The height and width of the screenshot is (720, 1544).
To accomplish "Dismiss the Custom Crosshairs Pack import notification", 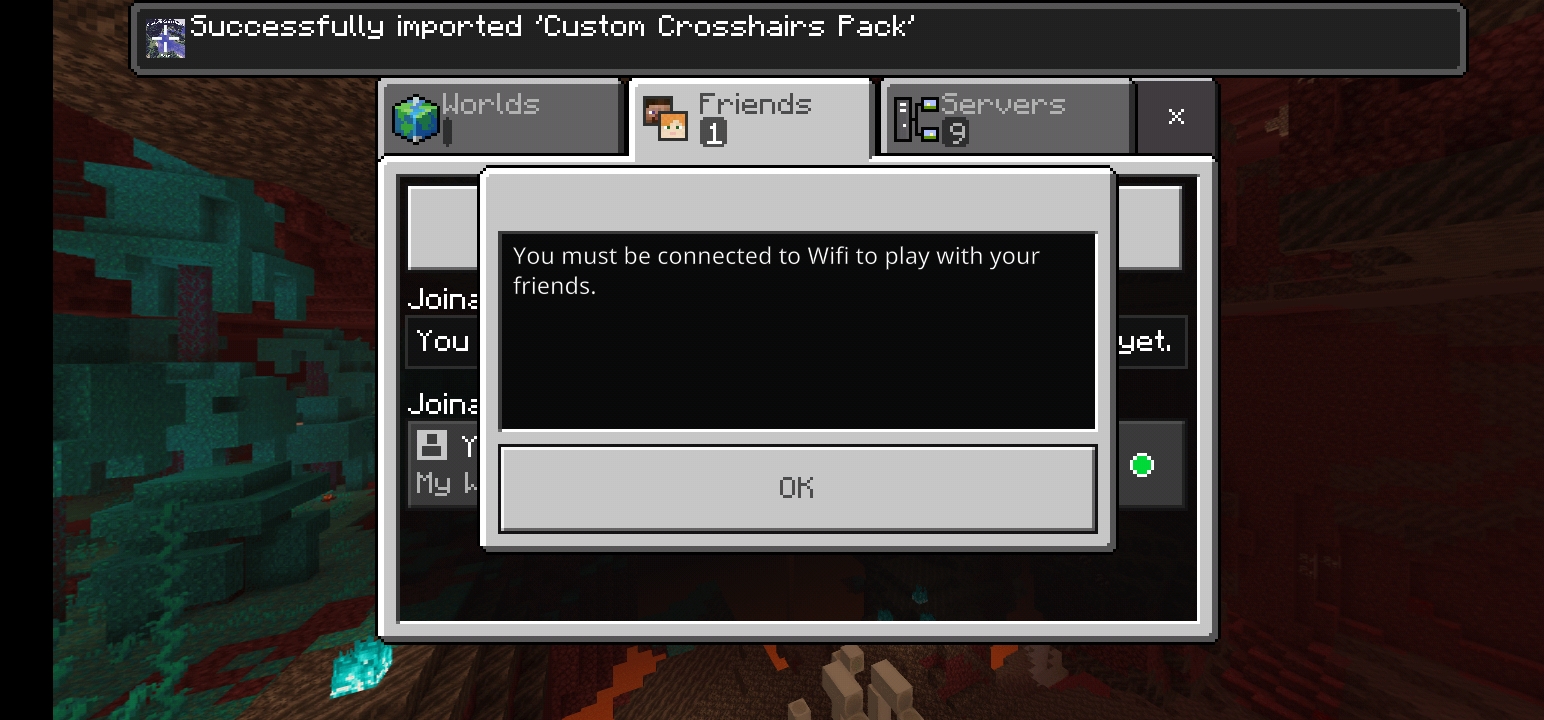I will [797, 38].
